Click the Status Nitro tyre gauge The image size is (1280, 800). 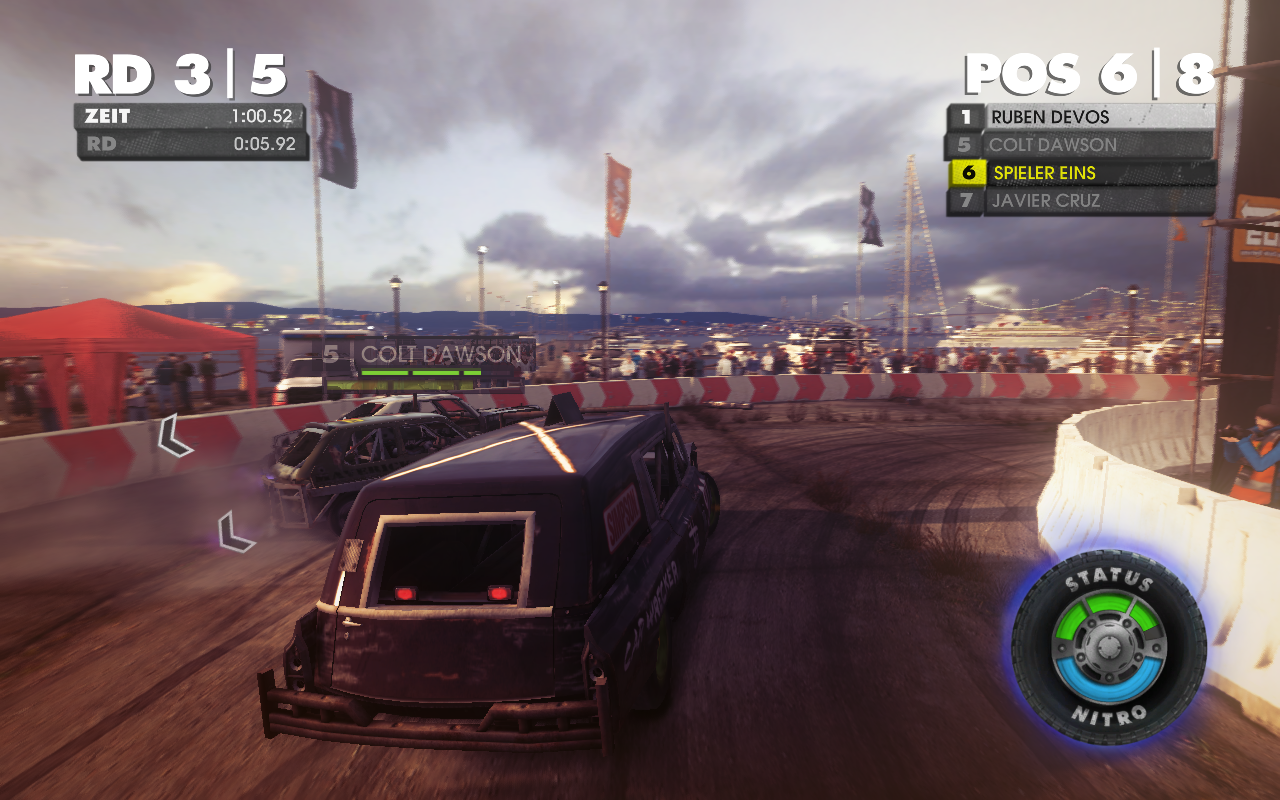pos(1108,647)
